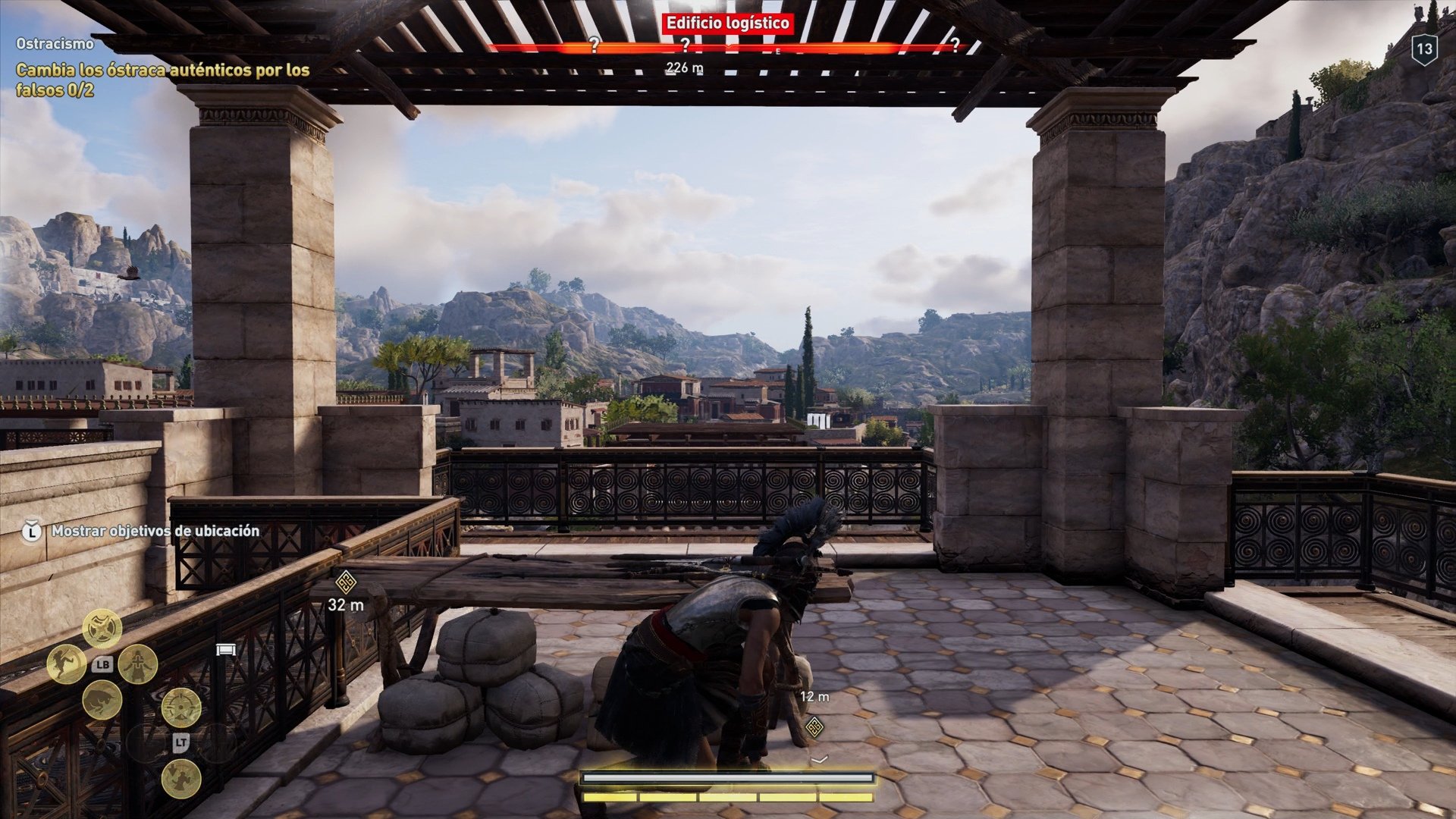Select the Edificio logístico red banner
Image resolution: width=1456 pixels, height=819 pixels.
coord(727,22)
